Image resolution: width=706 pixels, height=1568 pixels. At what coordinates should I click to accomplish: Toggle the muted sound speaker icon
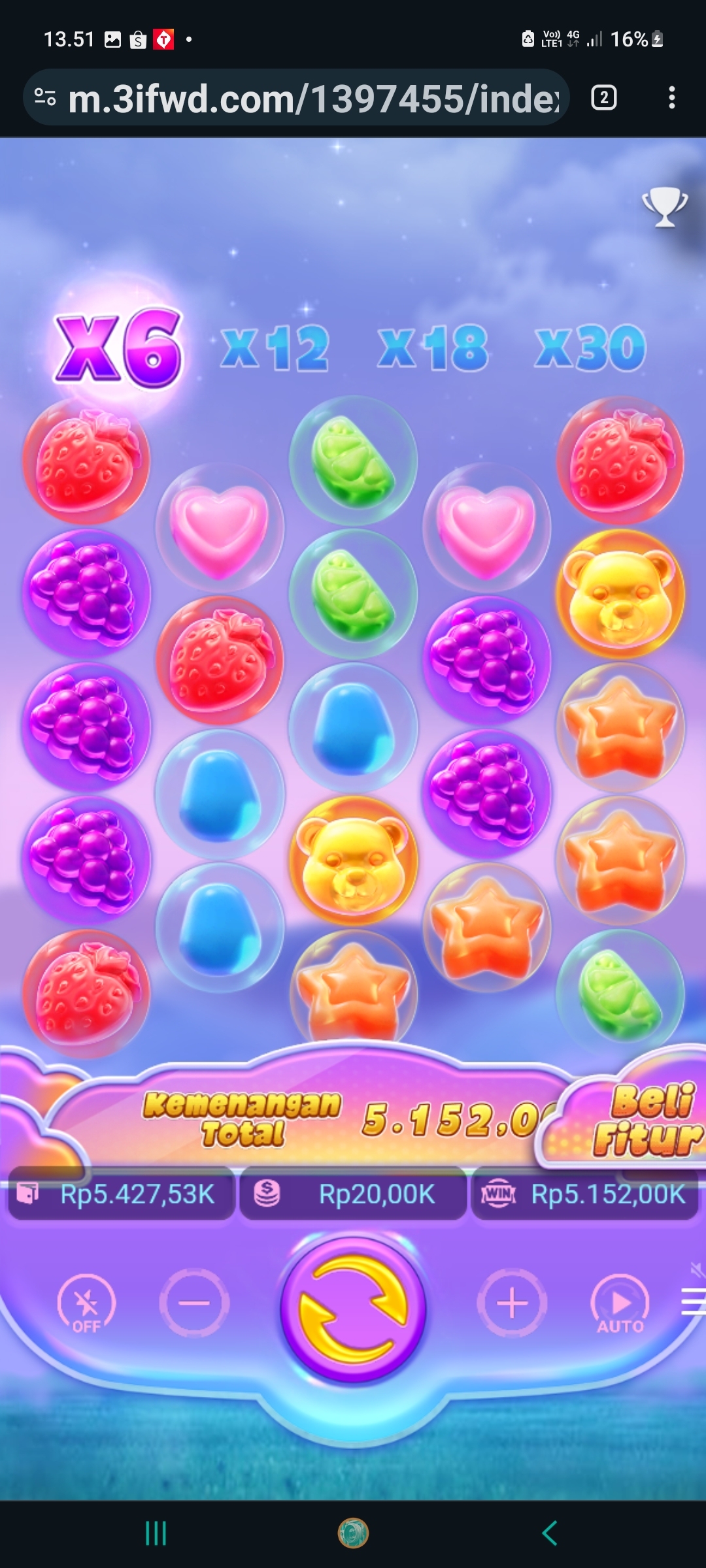click(698, 1269)
